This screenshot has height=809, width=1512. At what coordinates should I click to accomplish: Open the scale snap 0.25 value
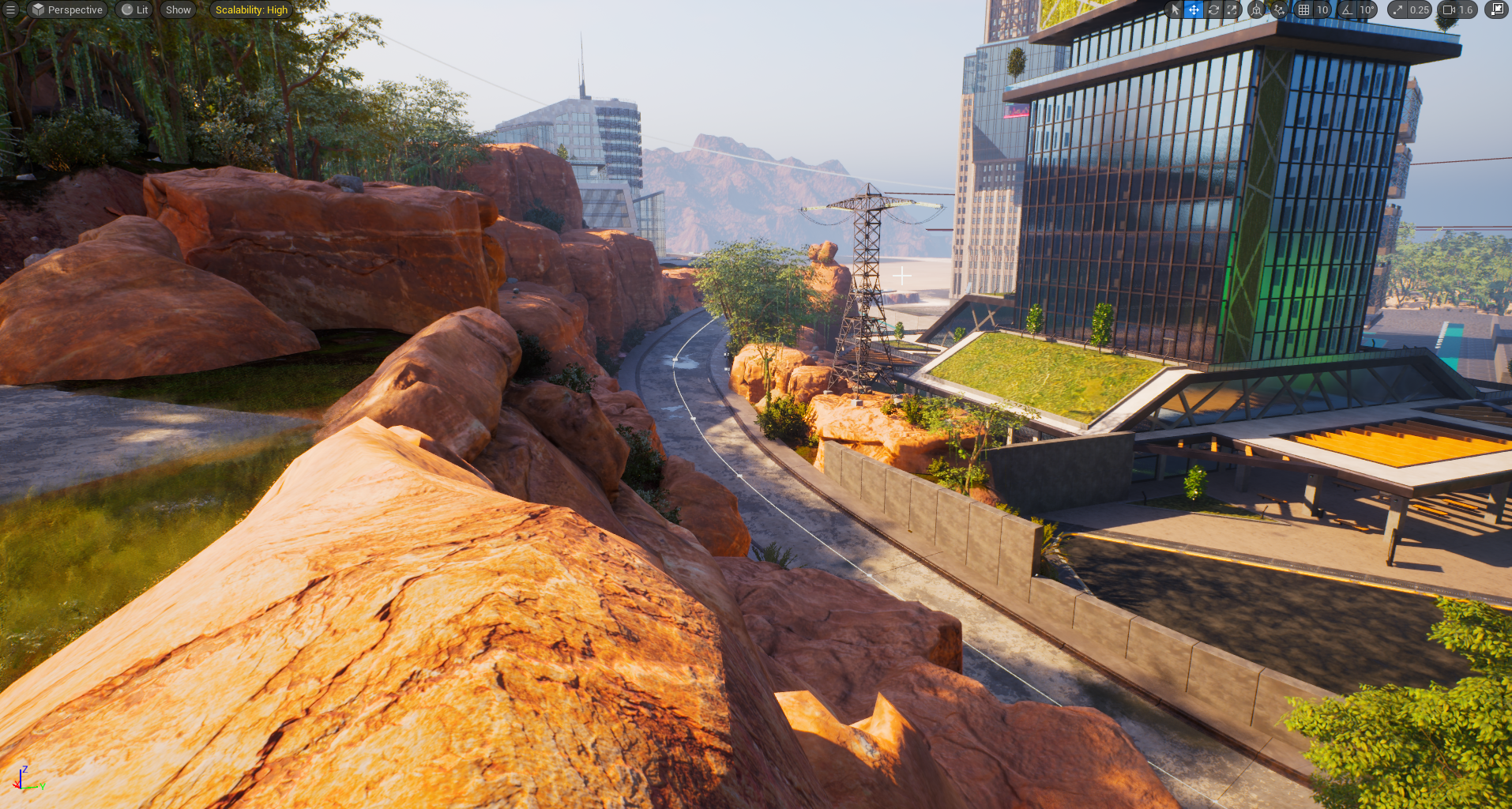[x=1419, y=9]
